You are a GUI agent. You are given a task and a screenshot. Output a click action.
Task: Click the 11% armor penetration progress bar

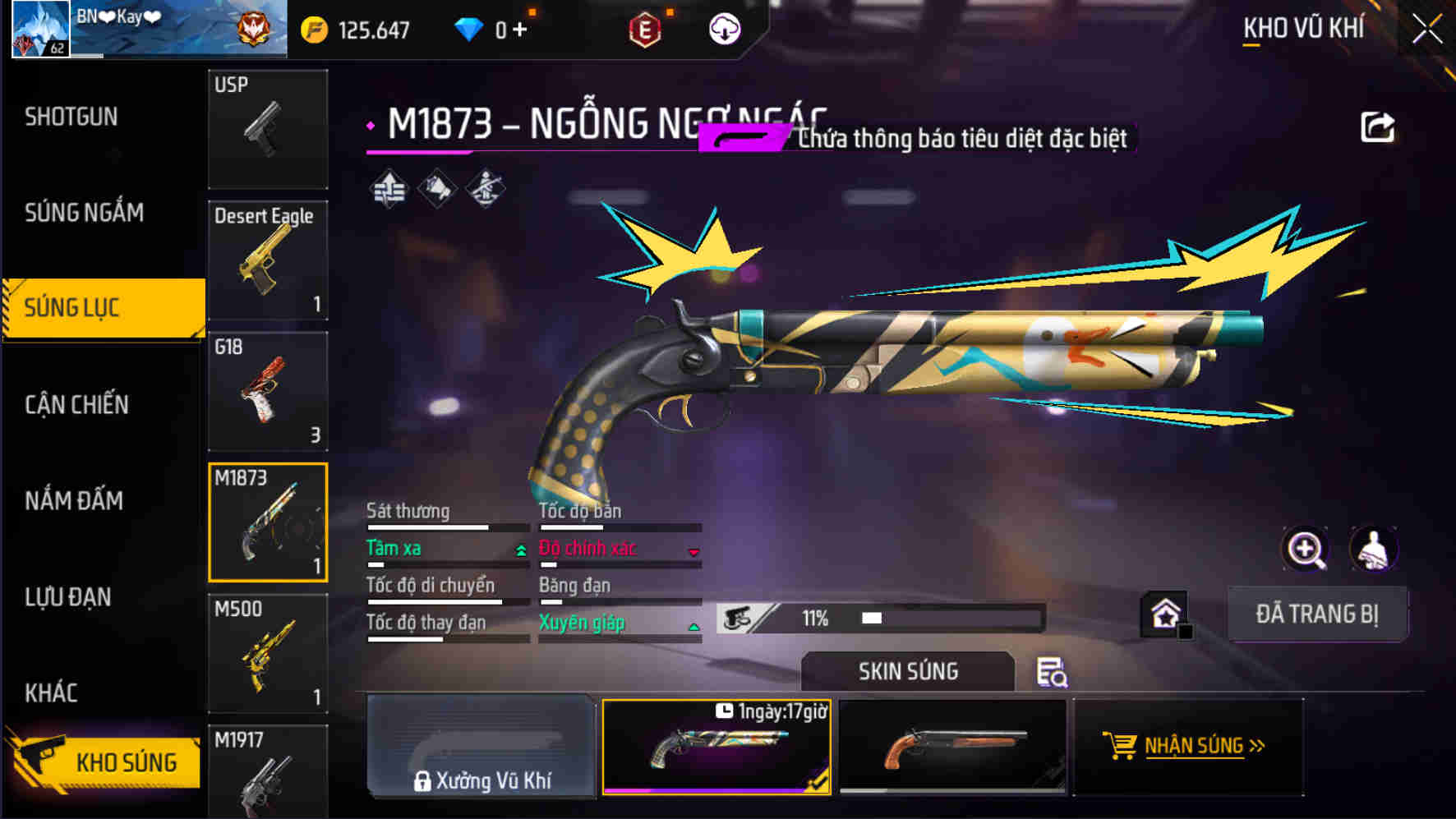tap(879, 618)
